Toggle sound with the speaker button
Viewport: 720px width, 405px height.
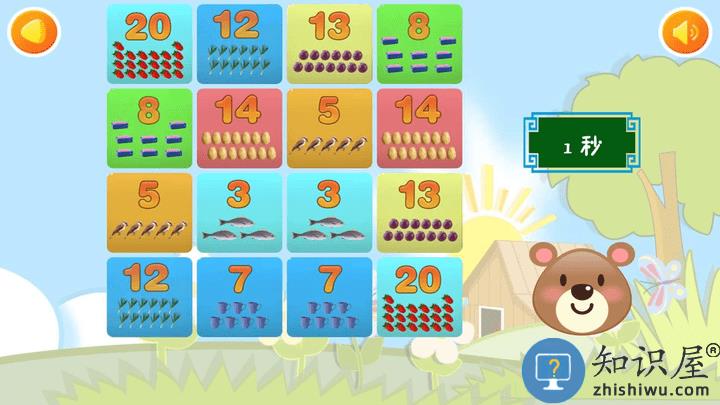click(684, 32)
